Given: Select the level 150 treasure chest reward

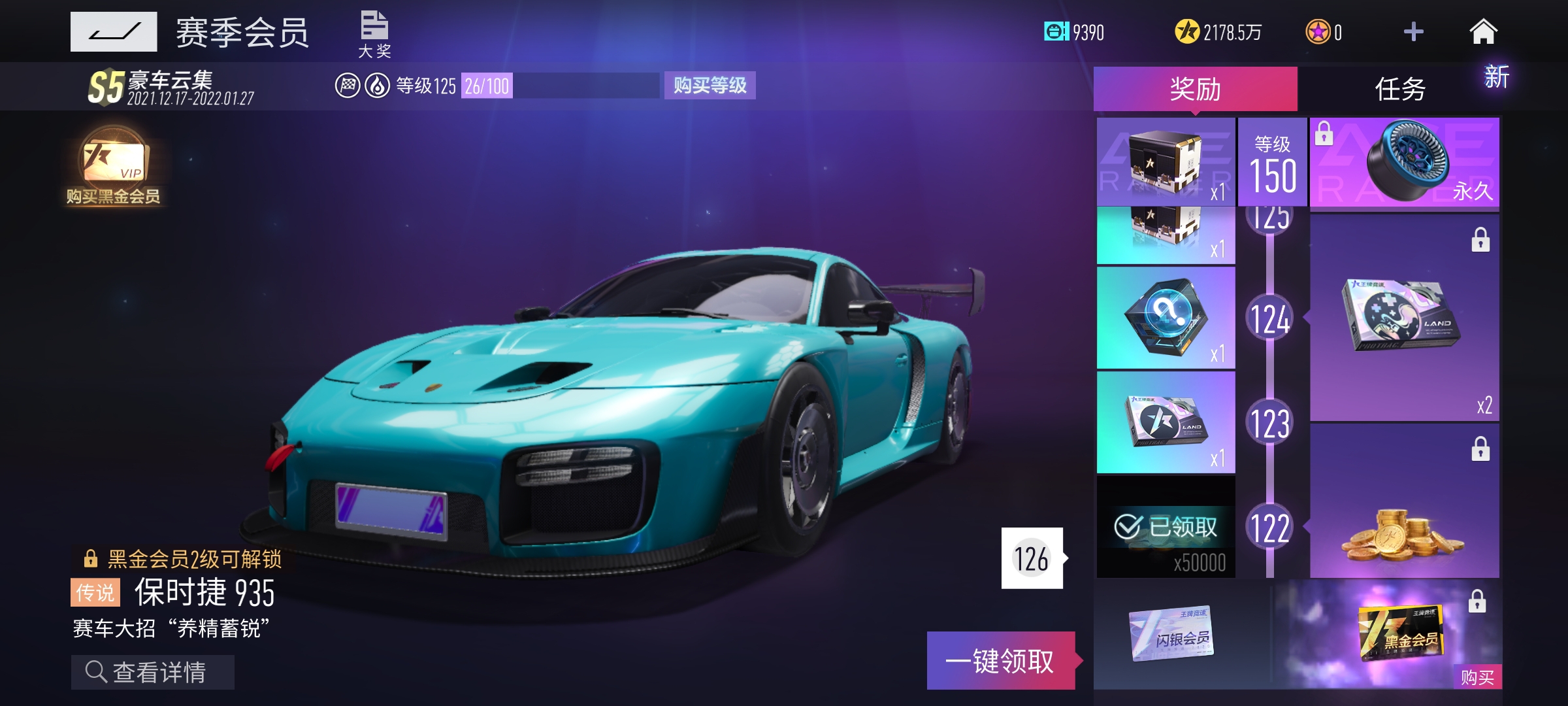Looking at the screenshot, I should point(1166,162).
